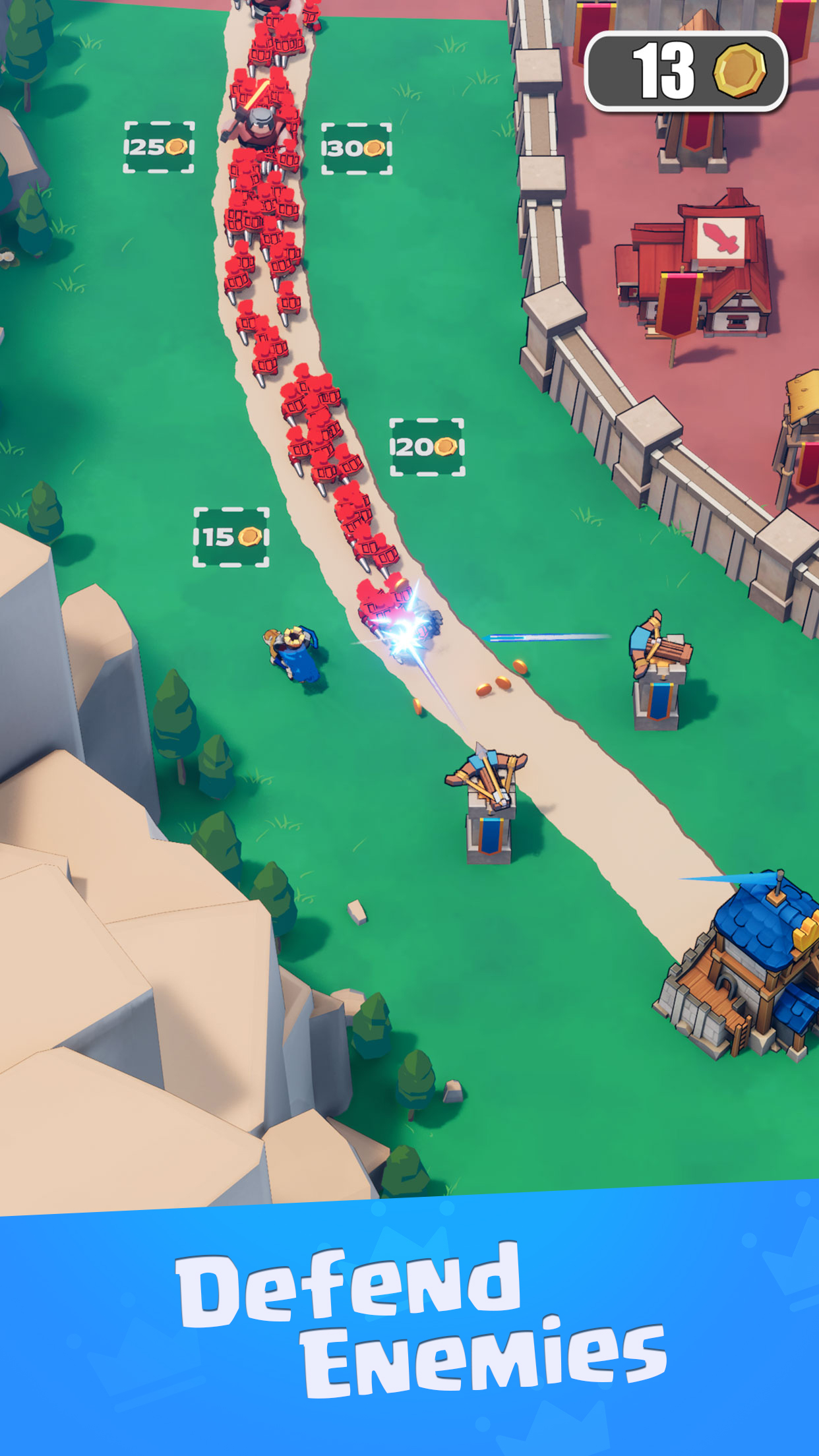Choose the 30-coin tower placement slot

point(356,148)
